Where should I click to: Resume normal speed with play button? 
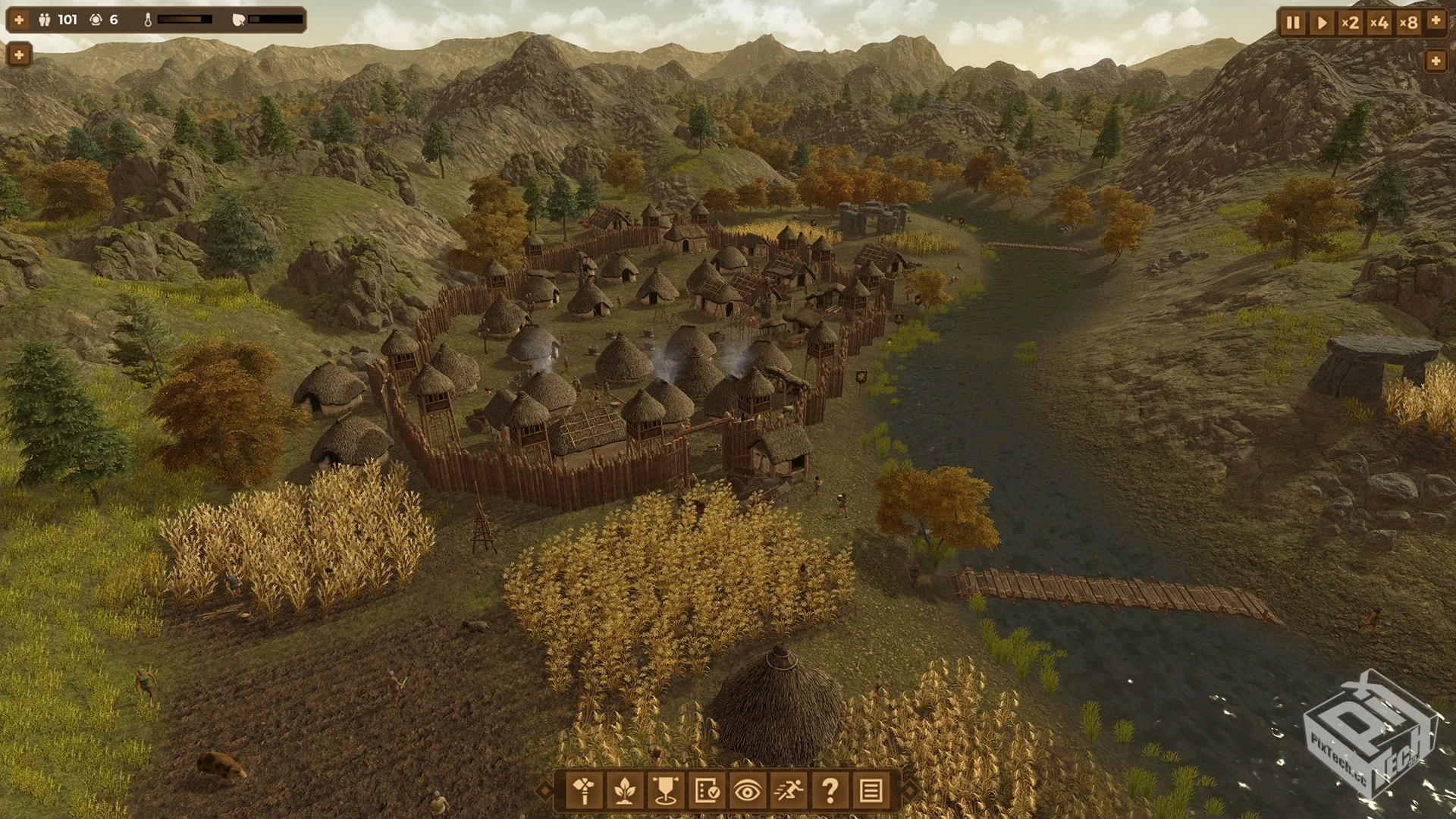click(x=1323, y=23)
